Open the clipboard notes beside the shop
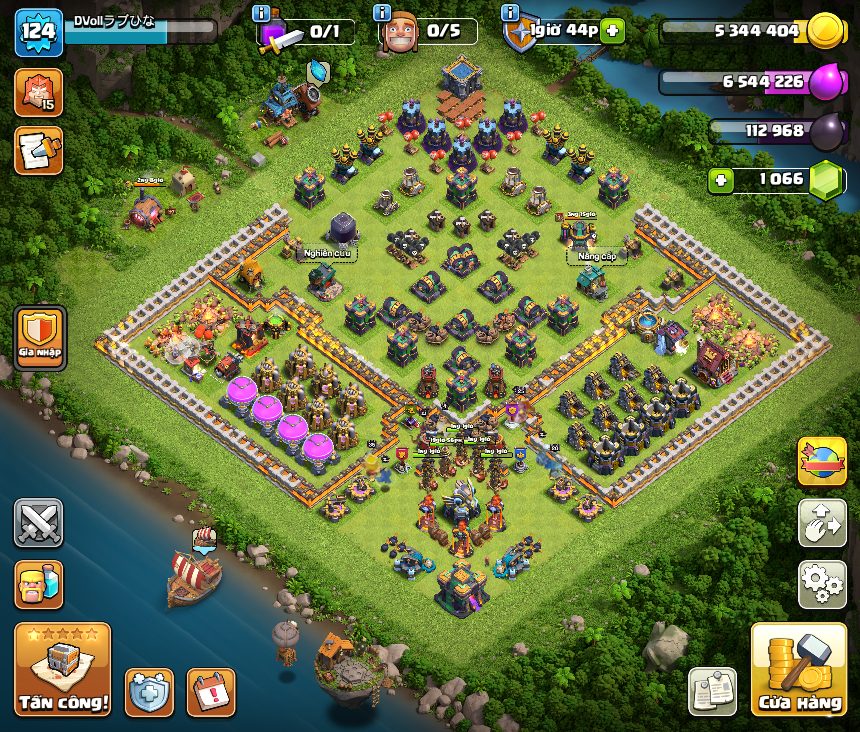This screenshot has width=860, height=732. 713,692
